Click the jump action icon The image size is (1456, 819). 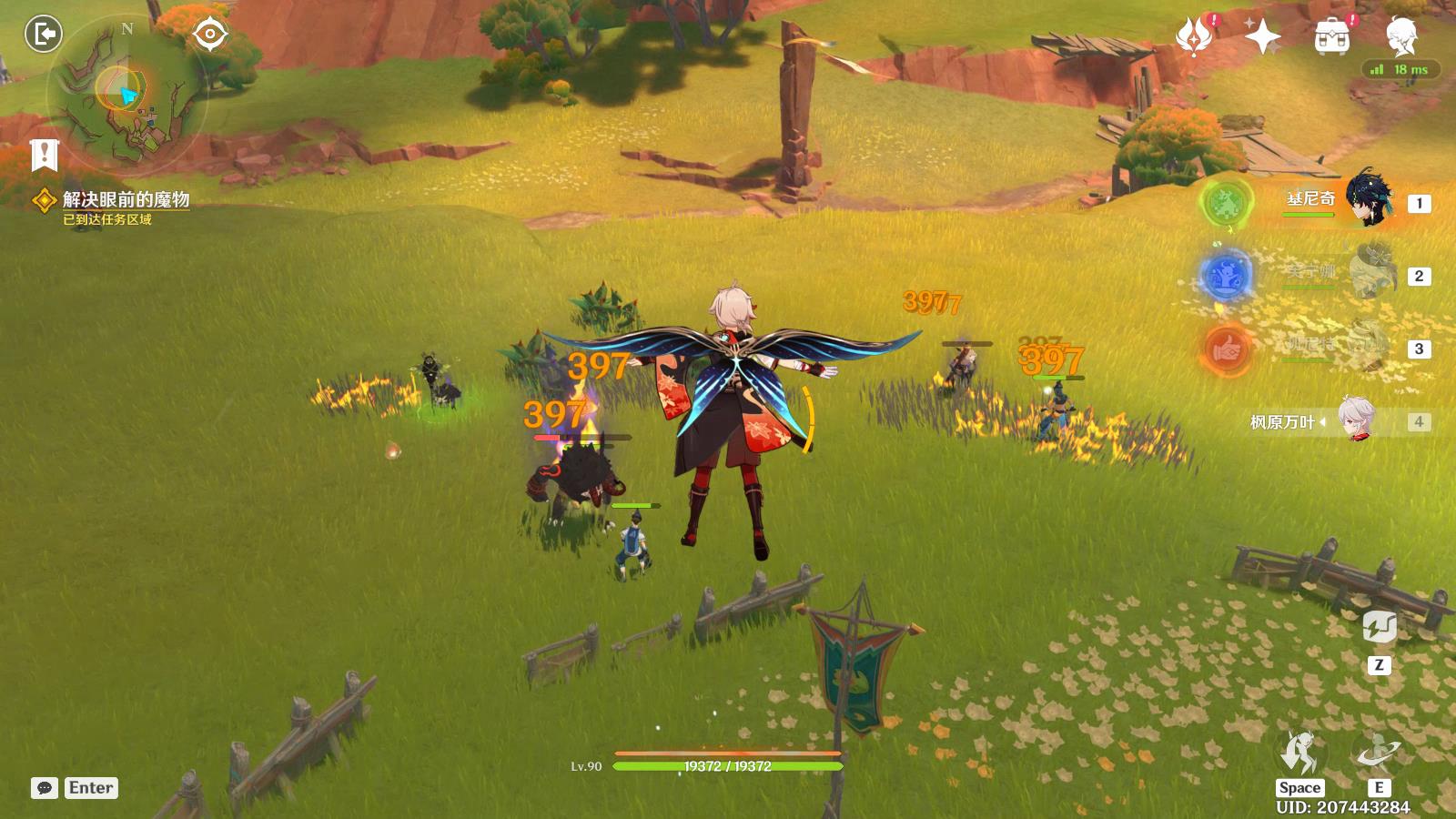click(1299, 753)
